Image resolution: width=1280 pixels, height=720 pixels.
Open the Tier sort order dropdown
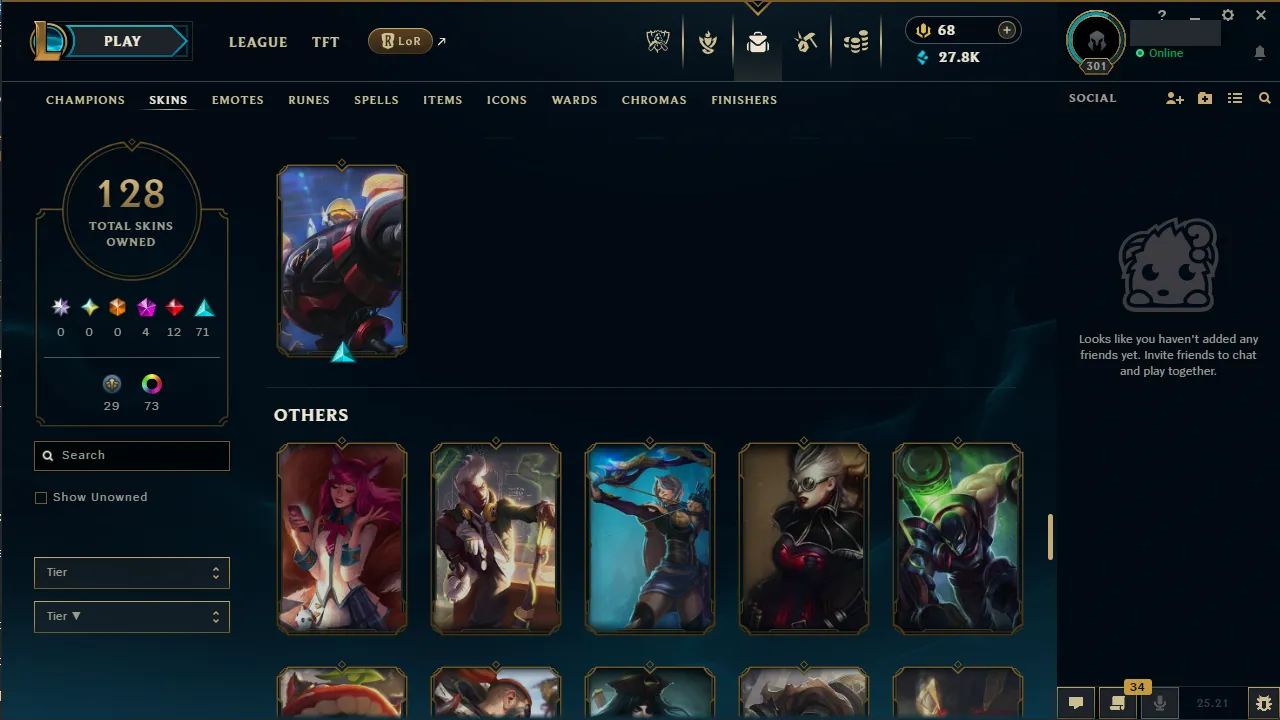click(131, 616)
